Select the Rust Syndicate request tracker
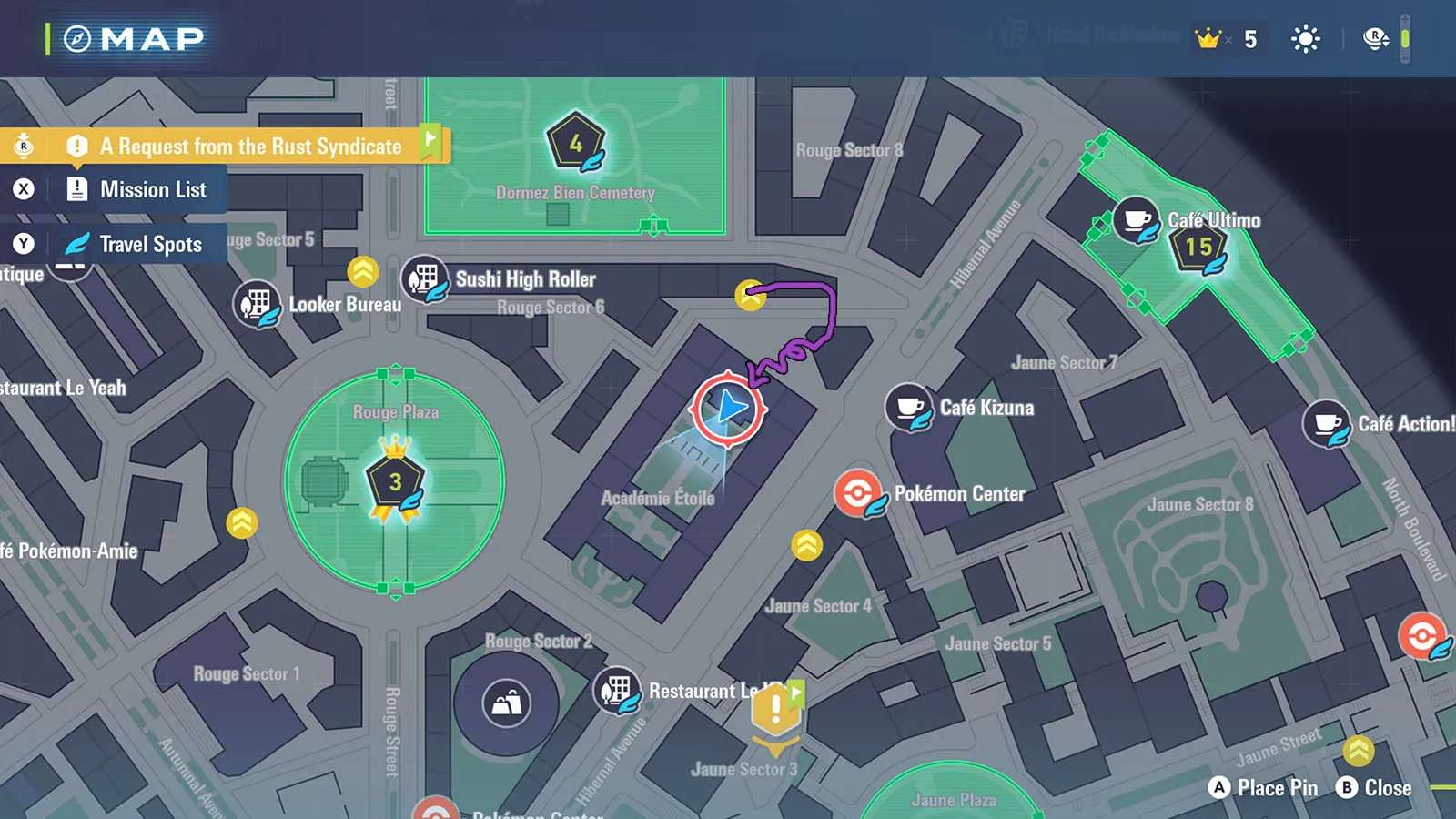 249,147
